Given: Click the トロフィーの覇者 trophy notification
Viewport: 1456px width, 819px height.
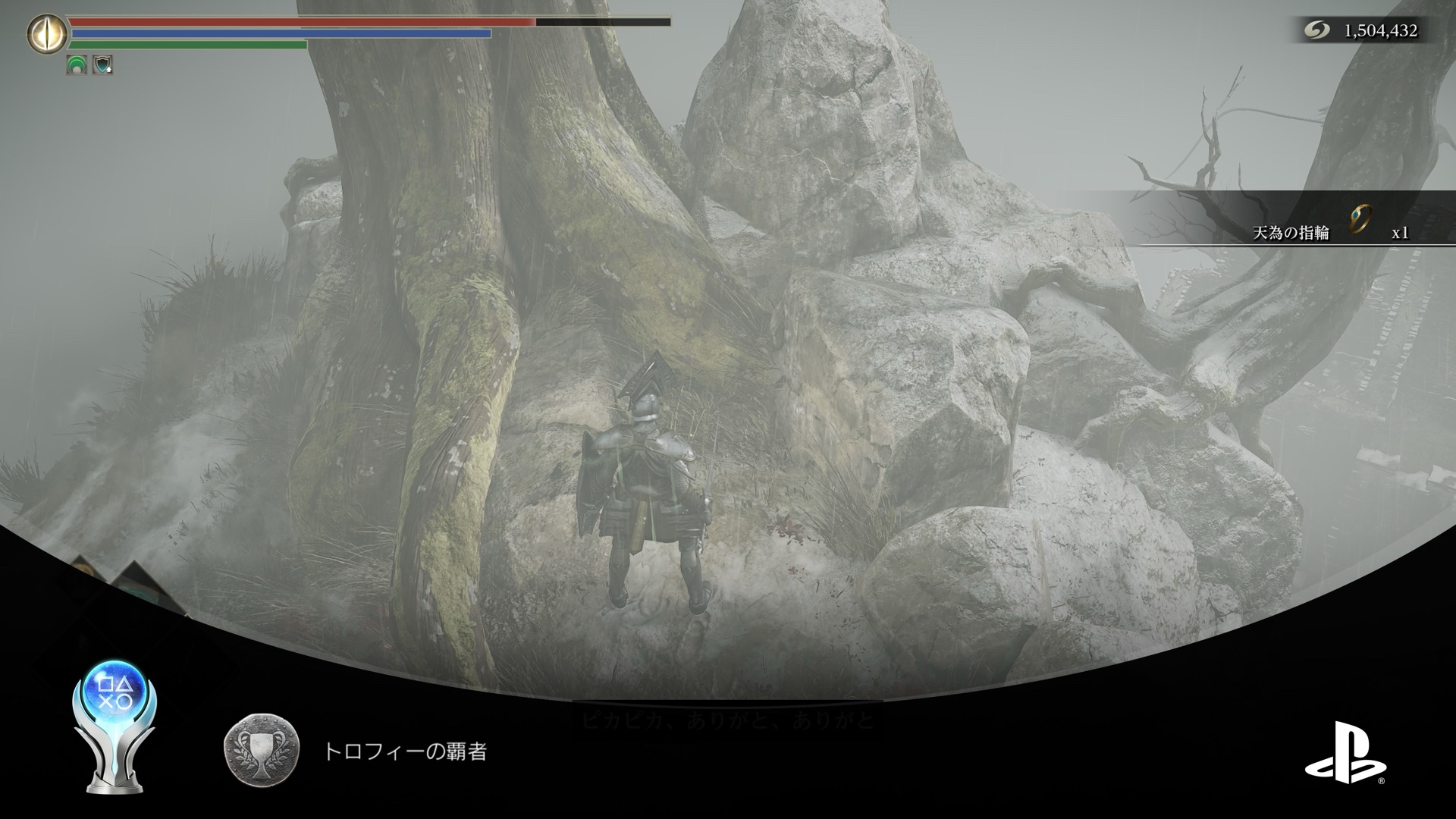Looking at the screenshot, I should tap(404, 752).
